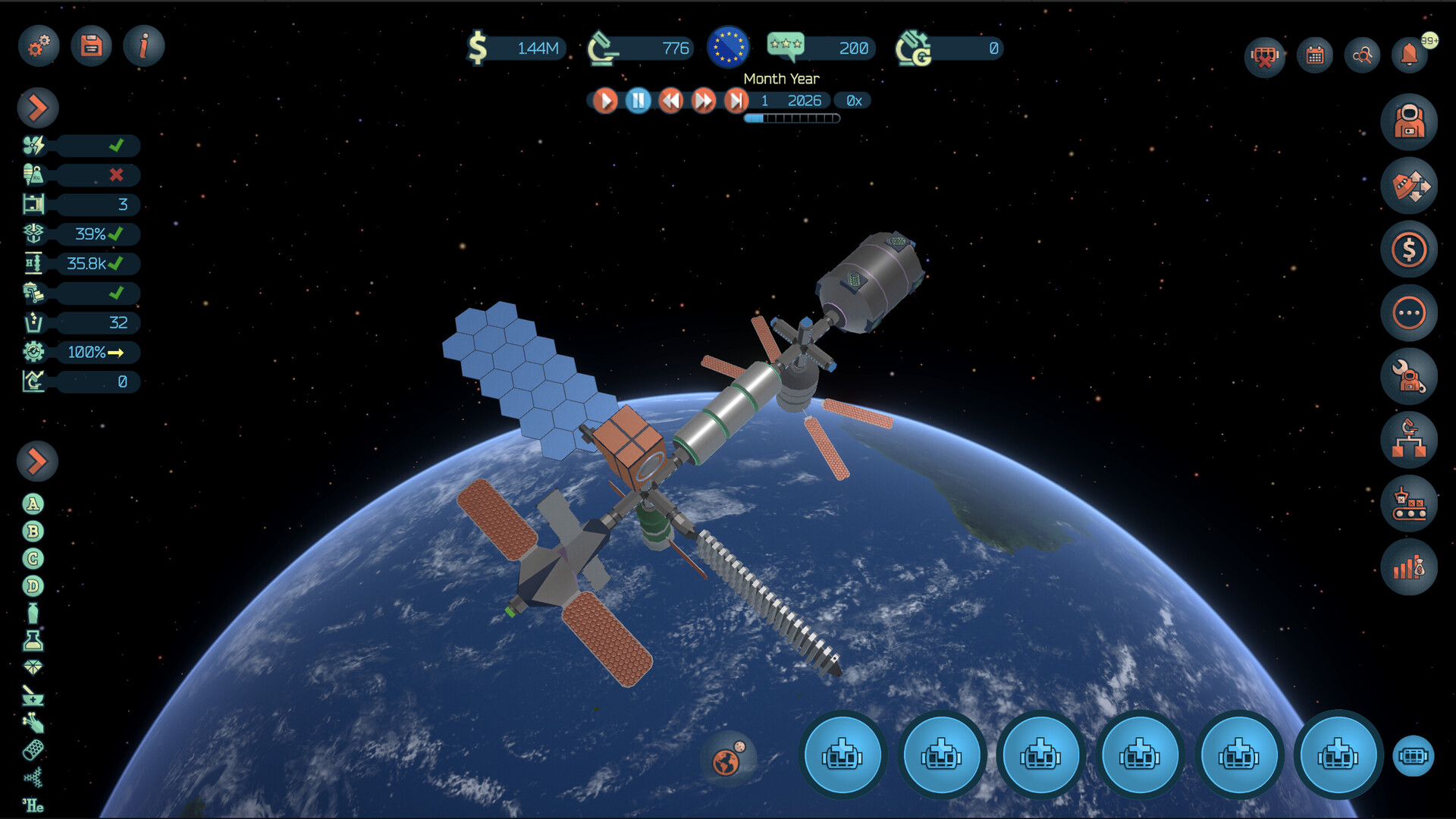1456x819 pixels.
Task: Save the game with the floppy disk button
Action: [91, 45]
